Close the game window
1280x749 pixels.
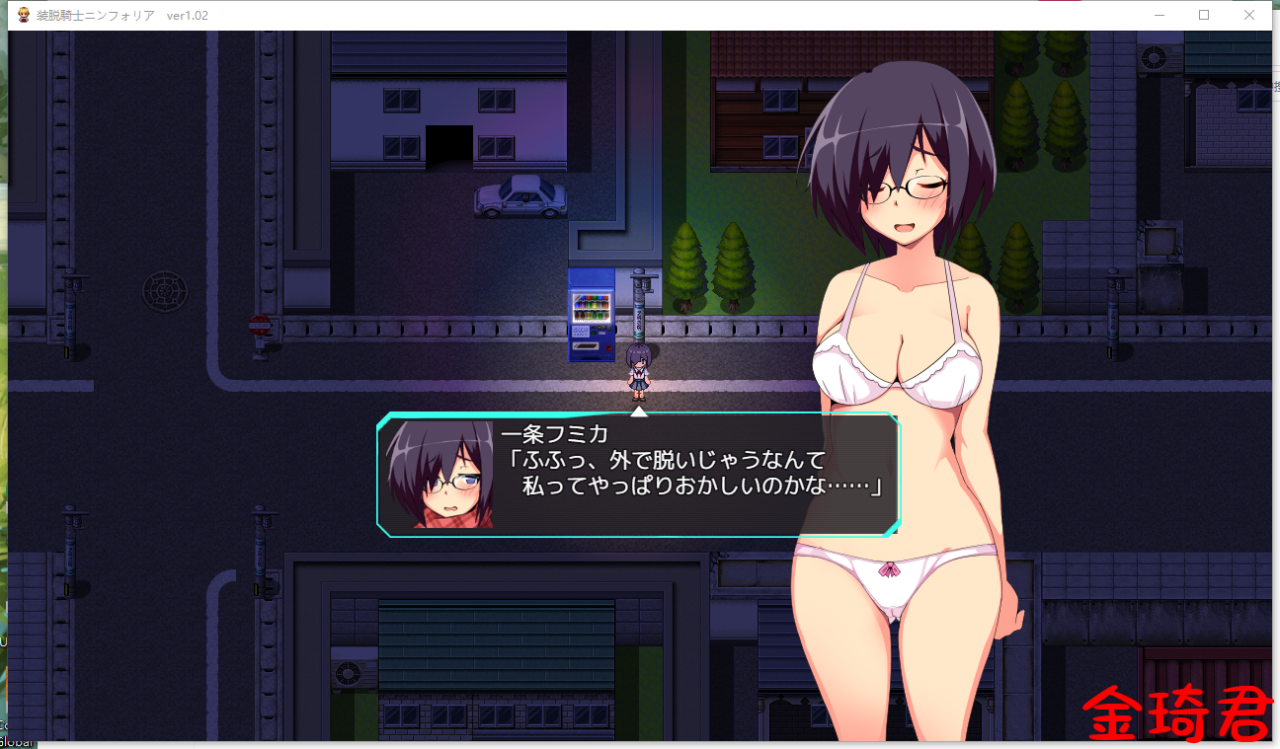tap(1249, 15)
